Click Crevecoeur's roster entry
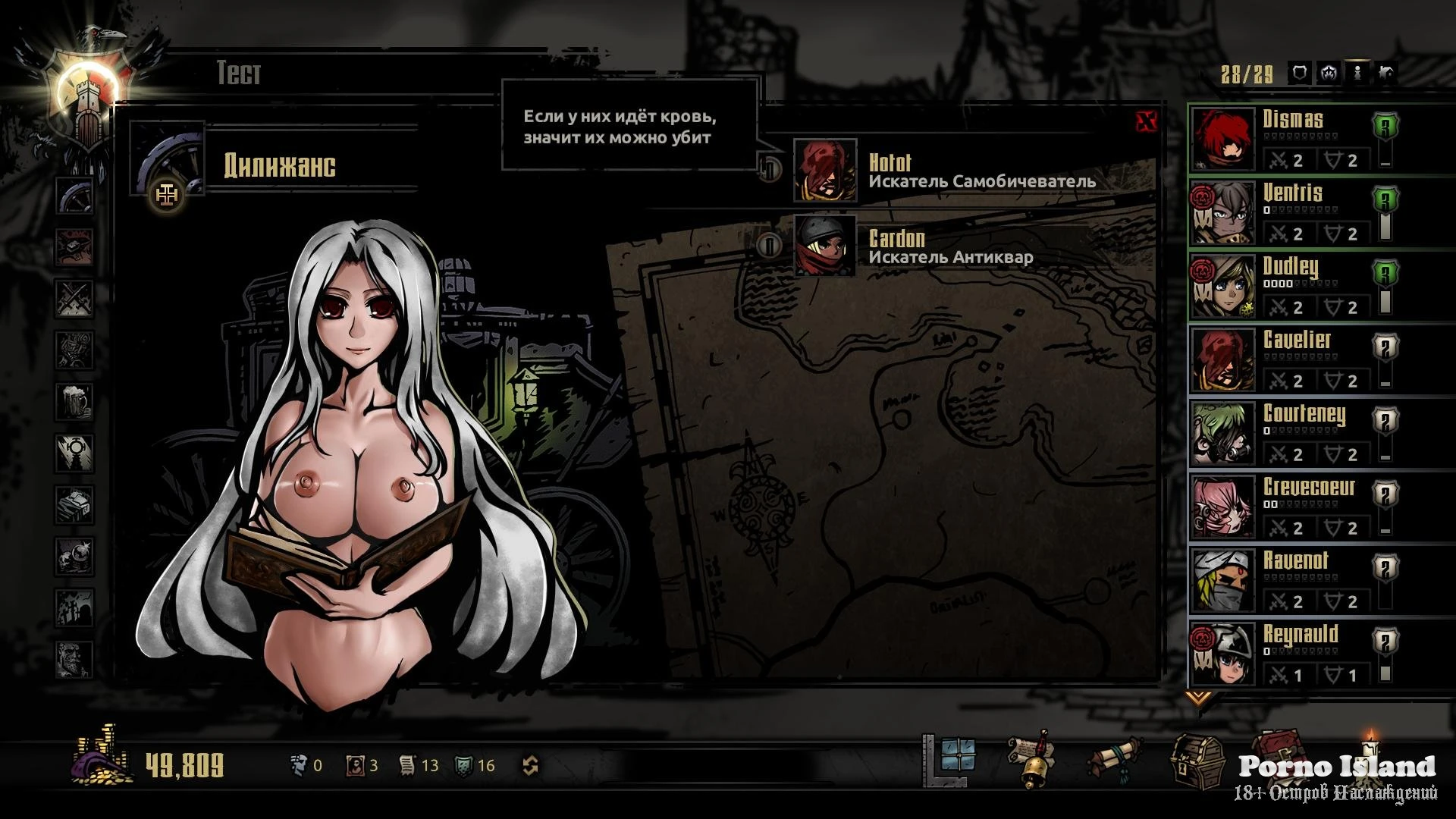 (x=1289, y=507)
